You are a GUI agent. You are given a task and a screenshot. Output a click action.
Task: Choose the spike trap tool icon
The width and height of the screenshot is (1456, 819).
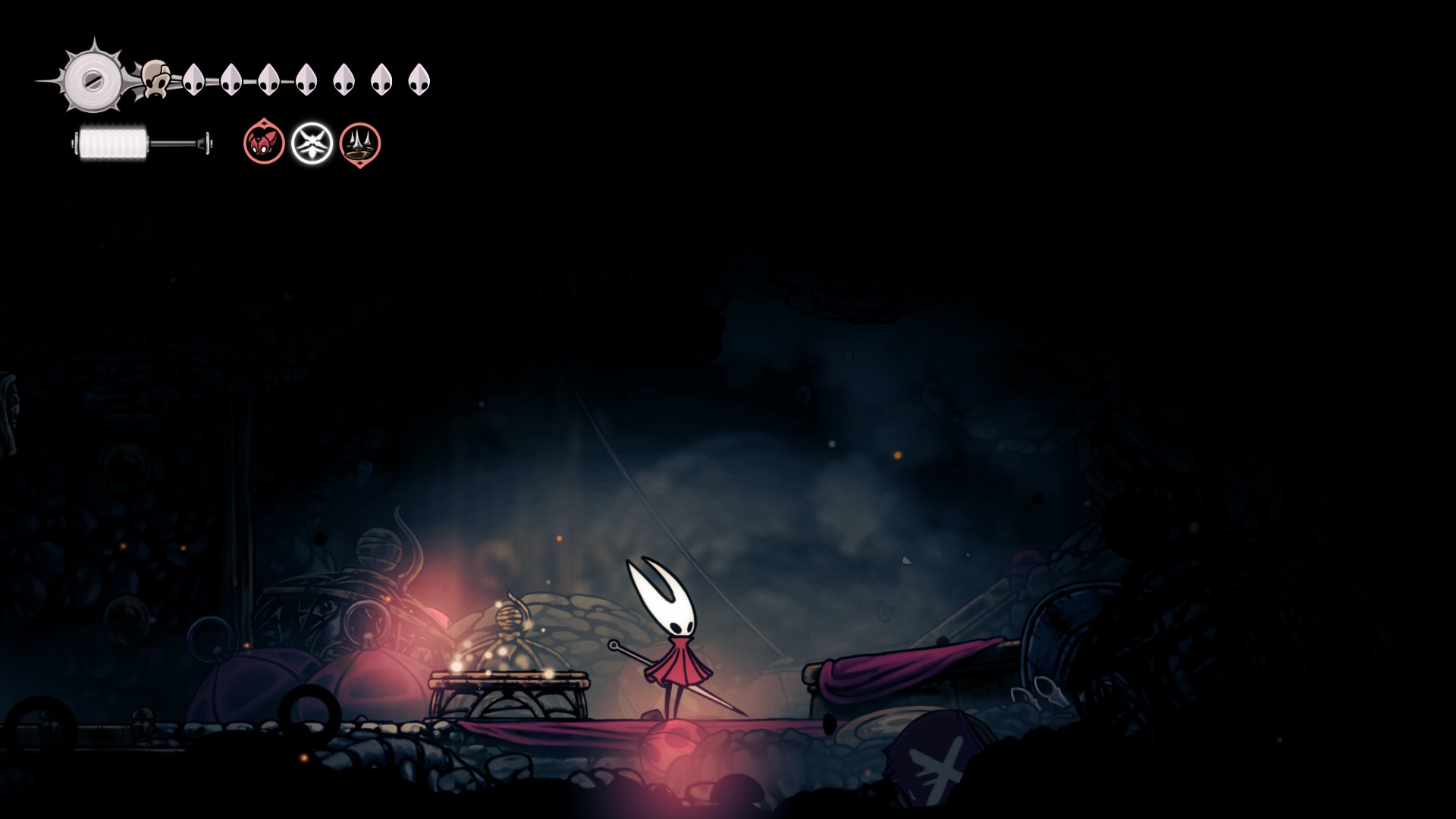[x=360, y=143]
